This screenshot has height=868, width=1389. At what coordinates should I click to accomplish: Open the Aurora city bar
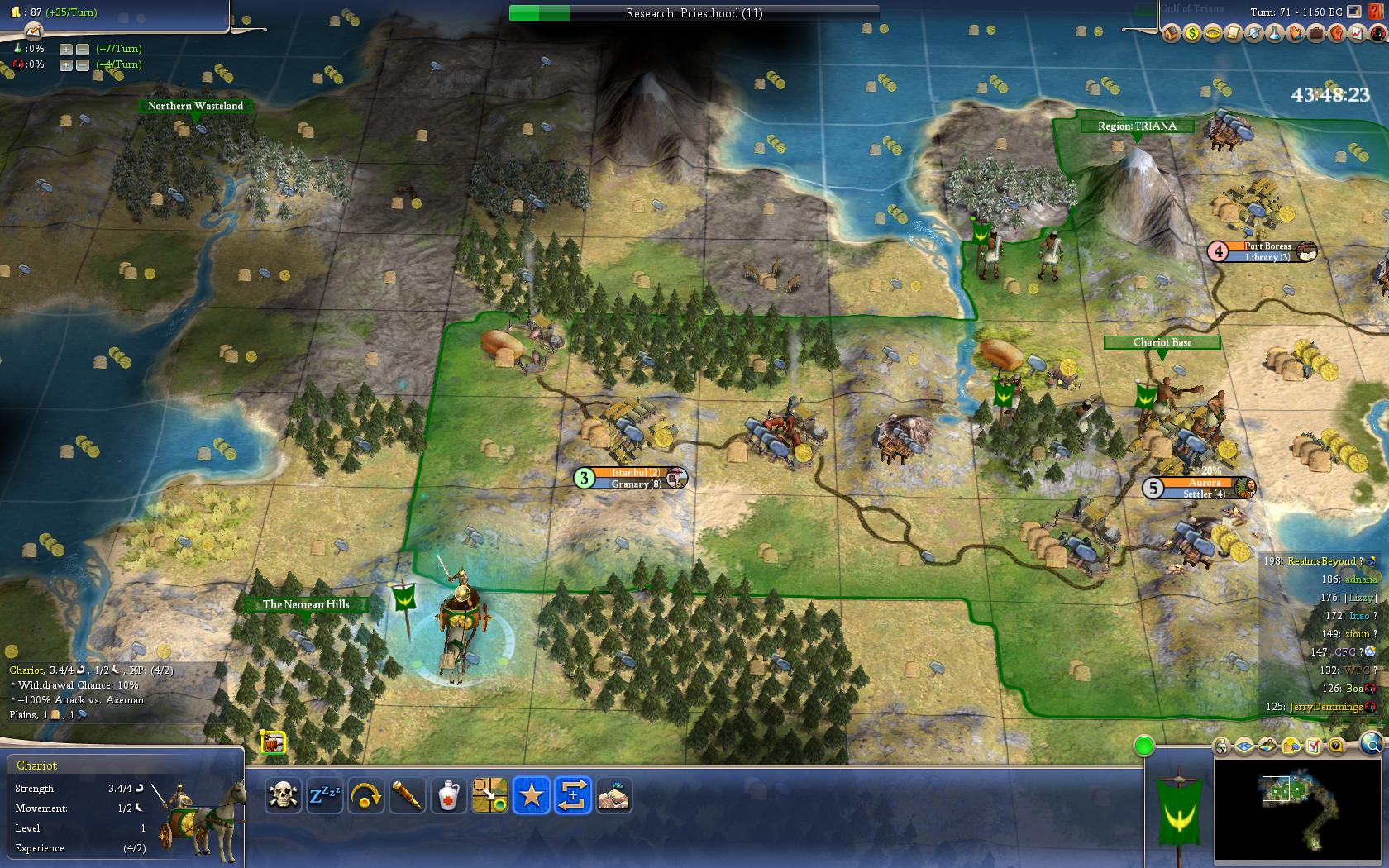tap(1204, 488)
